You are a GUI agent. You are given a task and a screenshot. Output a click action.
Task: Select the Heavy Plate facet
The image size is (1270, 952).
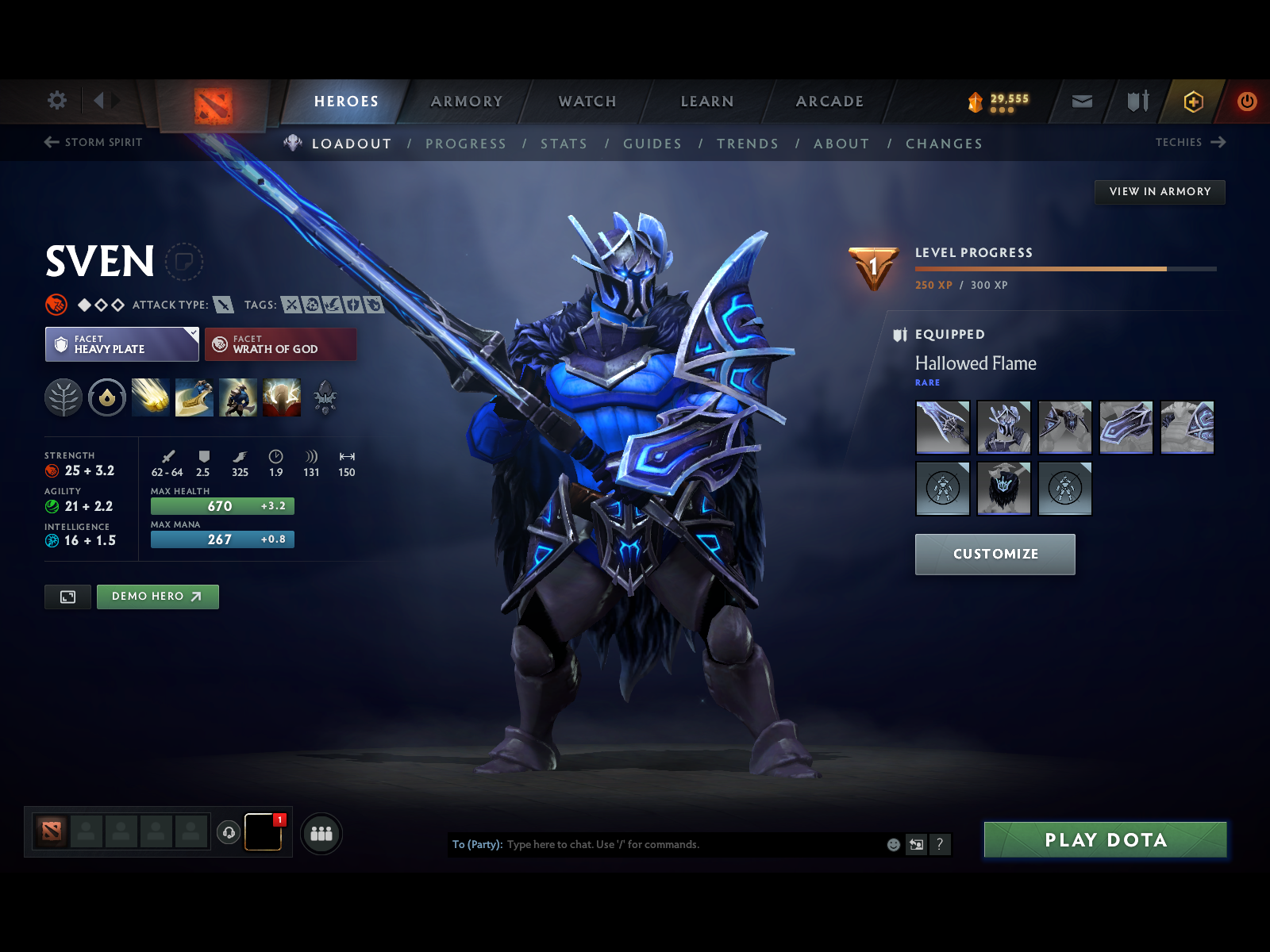pos(121,344)
